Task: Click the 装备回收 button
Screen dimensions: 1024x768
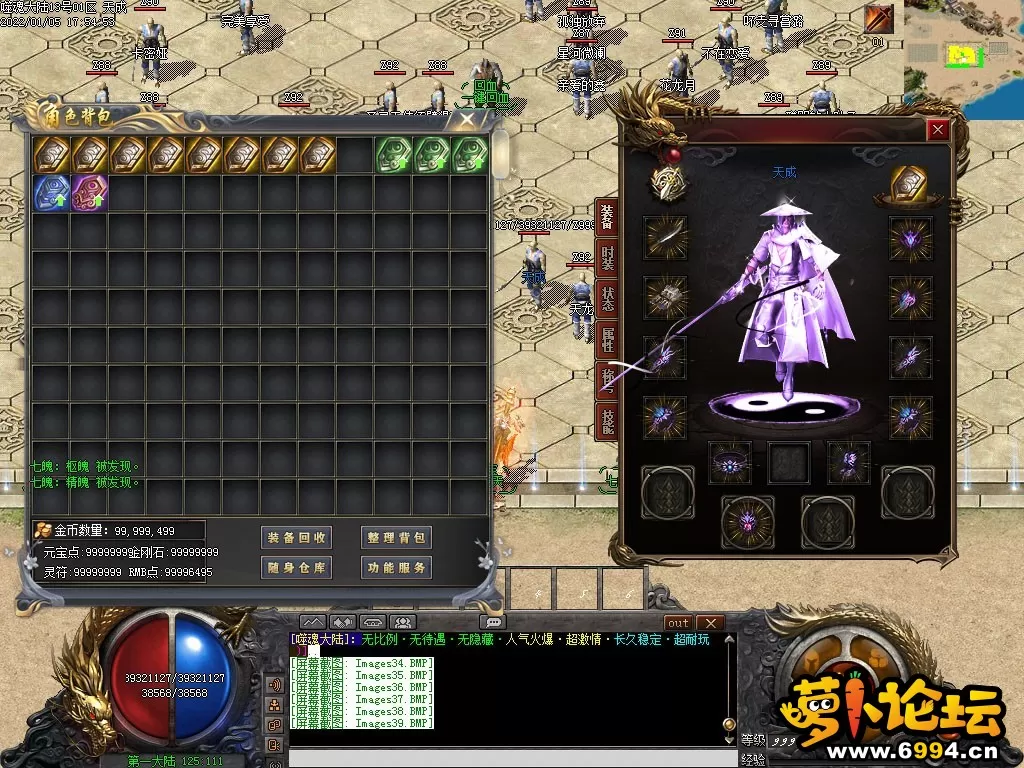Action: coord(296,537)
